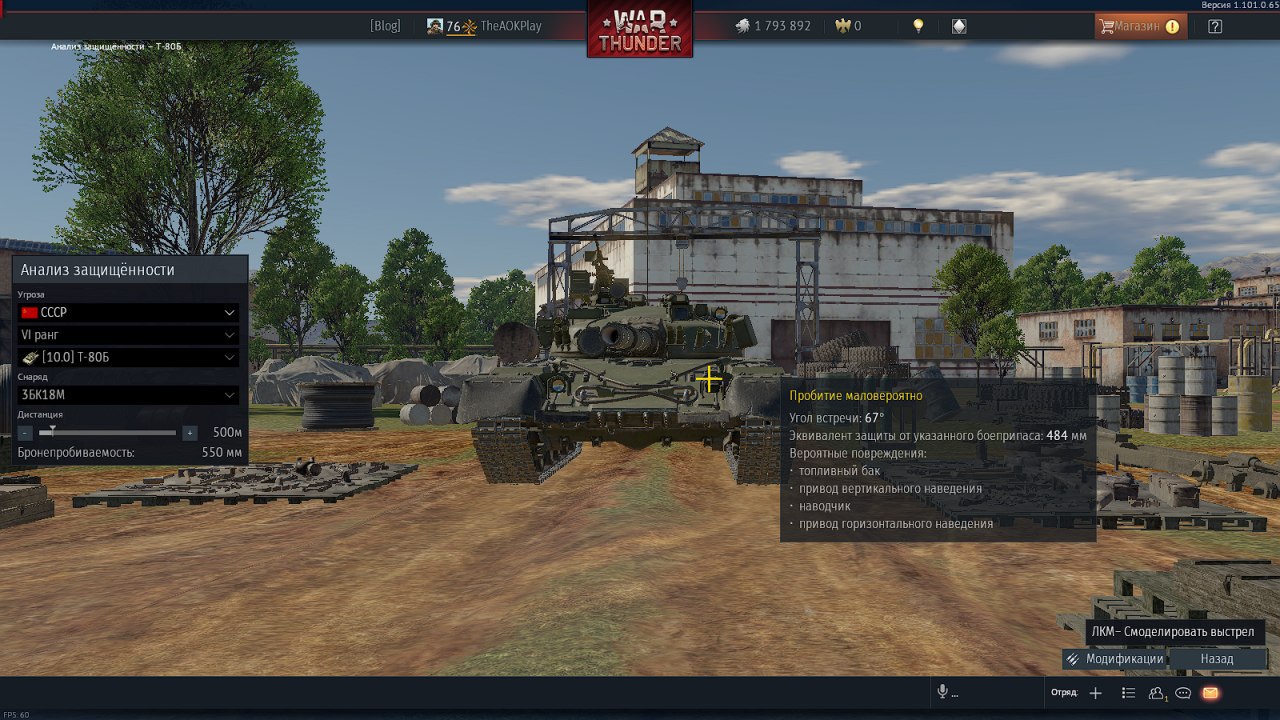This screenshot has width=1280, height=720.
Task: Go back with the Назад button
Action: click(1217, 659)
